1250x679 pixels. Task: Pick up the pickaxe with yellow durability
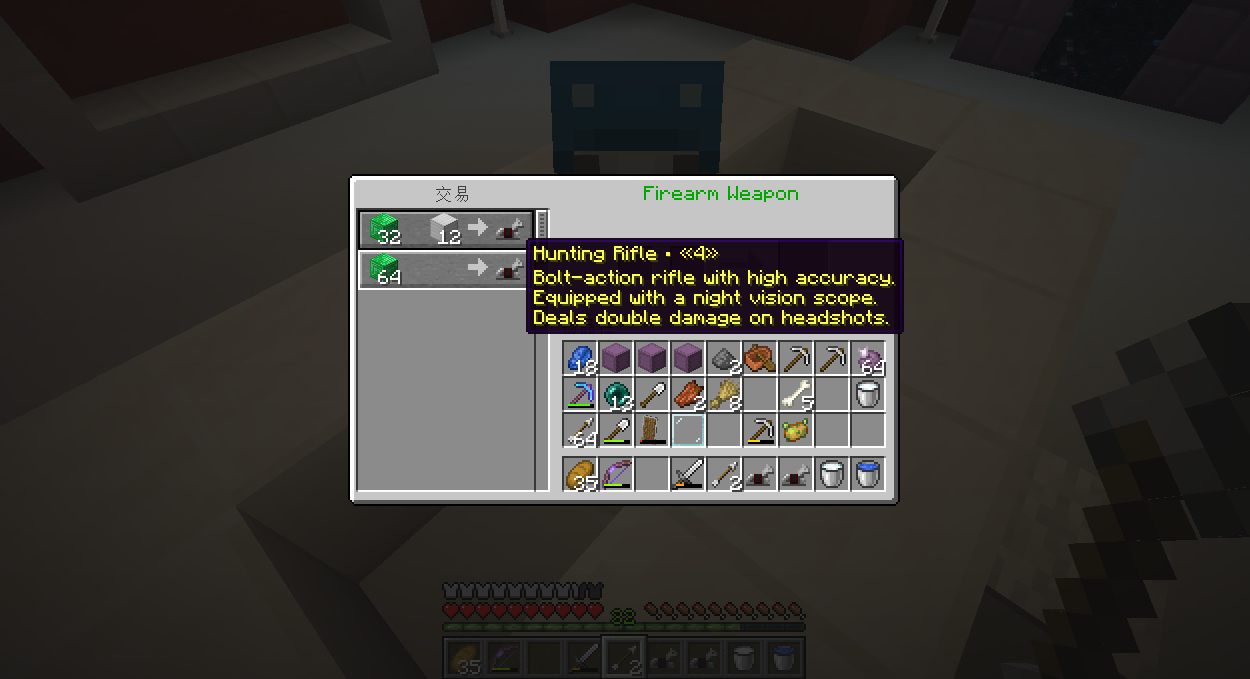pyautogui.click(x=760, y=430)
